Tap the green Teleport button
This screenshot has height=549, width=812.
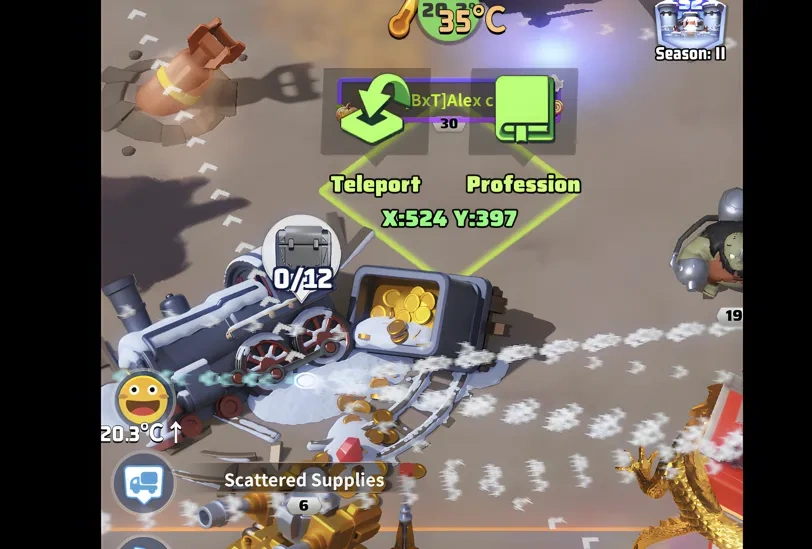[x=374, y=112]
